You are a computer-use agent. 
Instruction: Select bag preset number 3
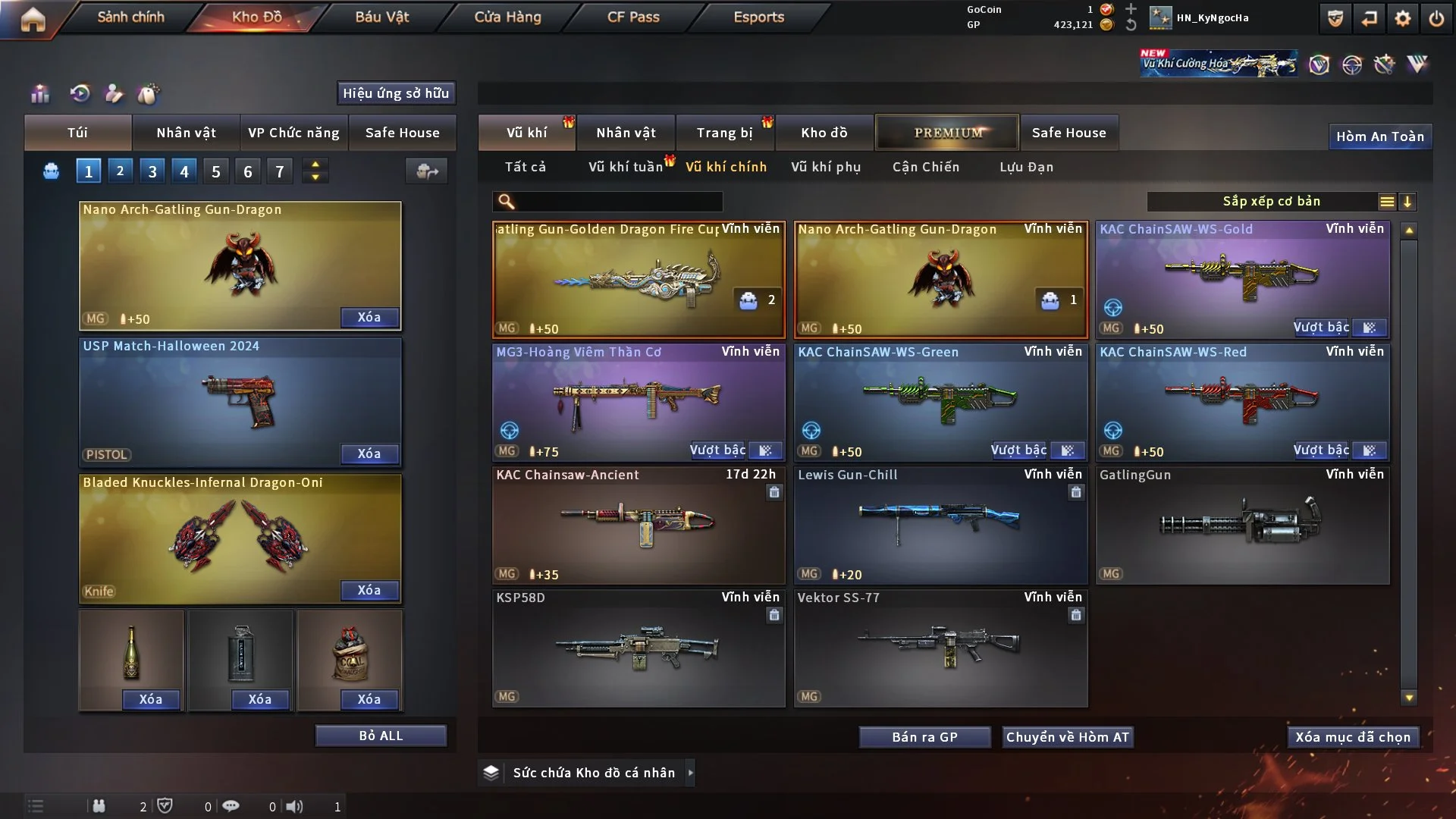(152, 171)
